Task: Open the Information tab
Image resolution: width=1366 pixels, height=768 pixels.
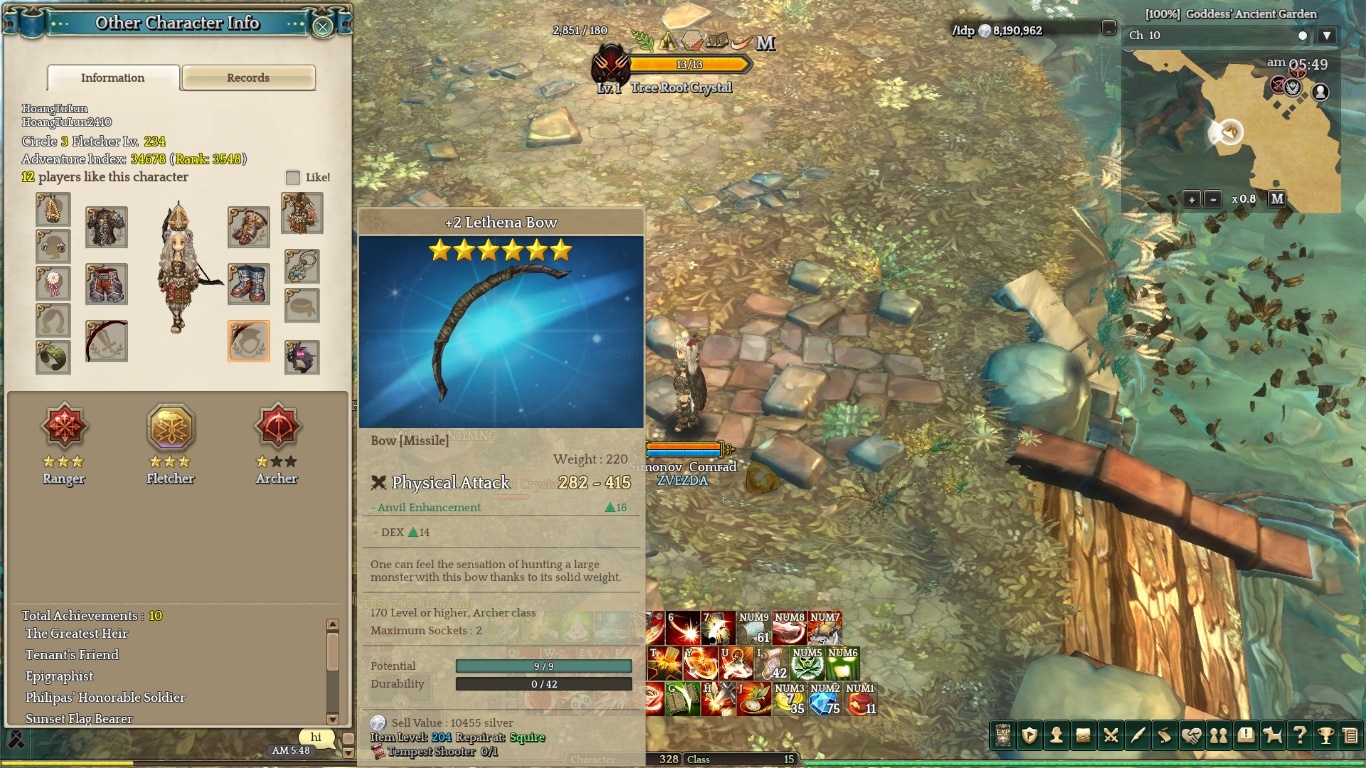Action: pos(113,78)
